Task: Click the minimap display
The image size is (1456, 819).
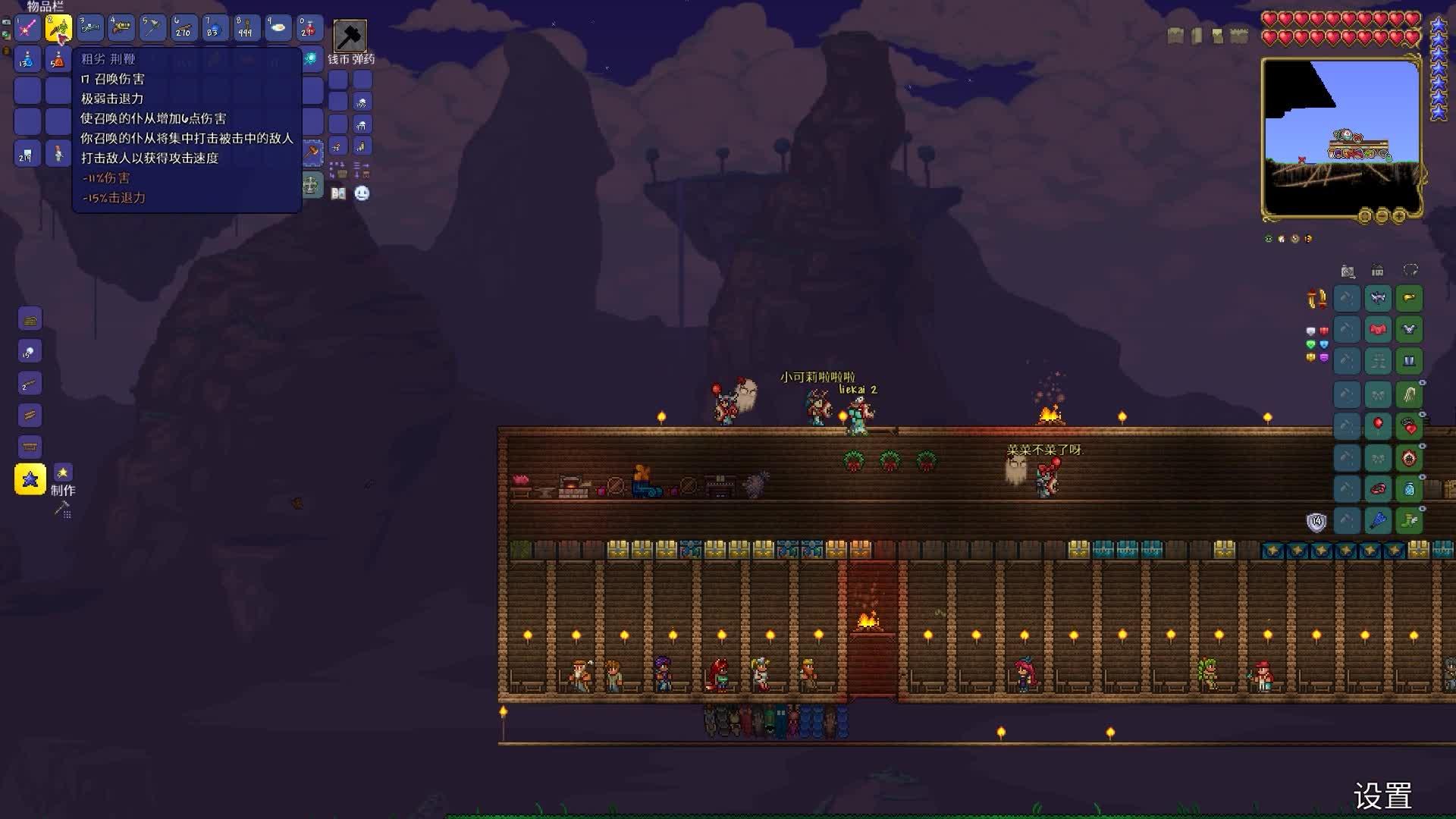Action: 1341,136
